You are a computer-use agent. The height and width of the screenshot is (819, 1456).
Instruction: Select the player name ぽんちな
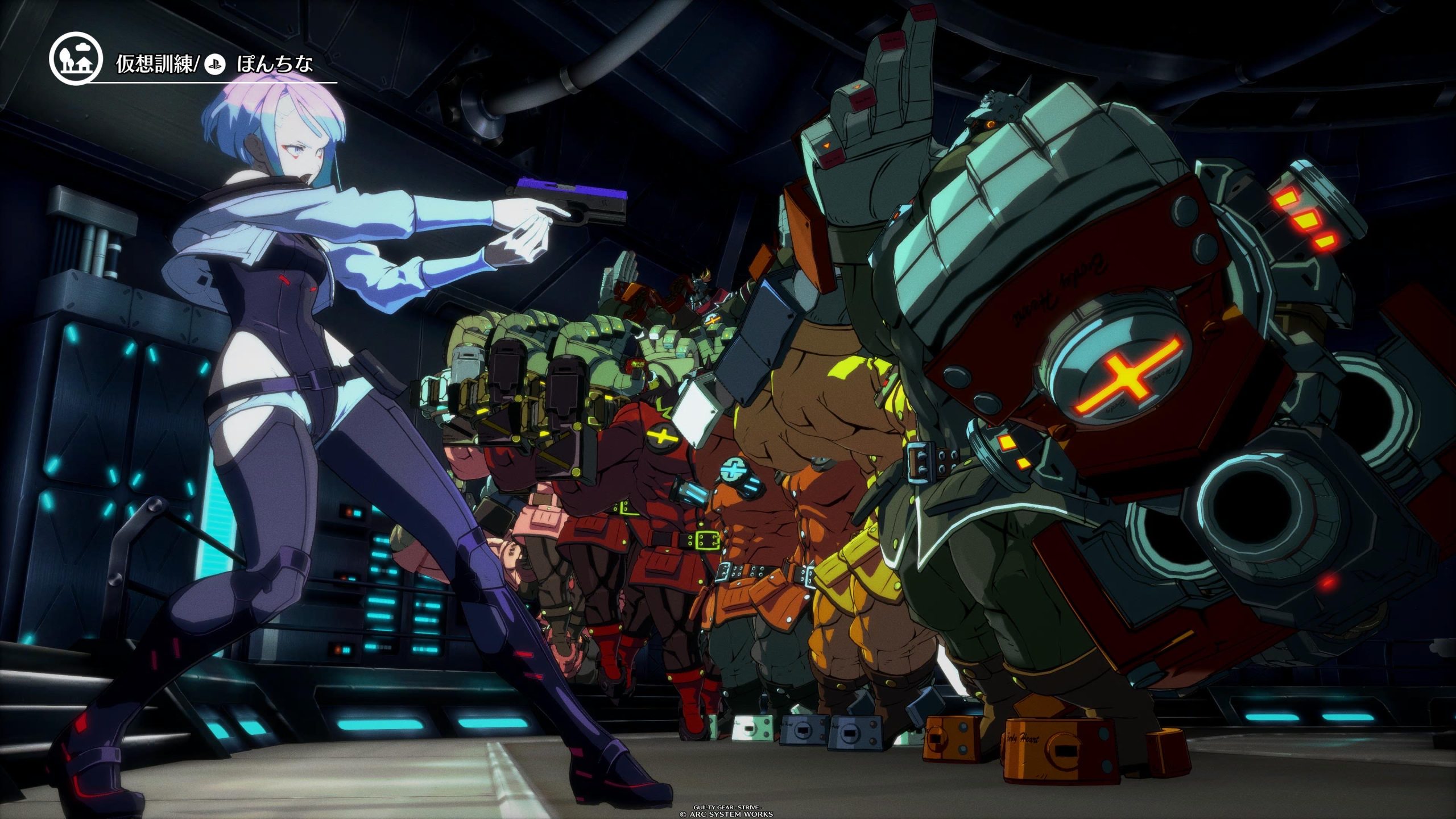coord(275,63)
